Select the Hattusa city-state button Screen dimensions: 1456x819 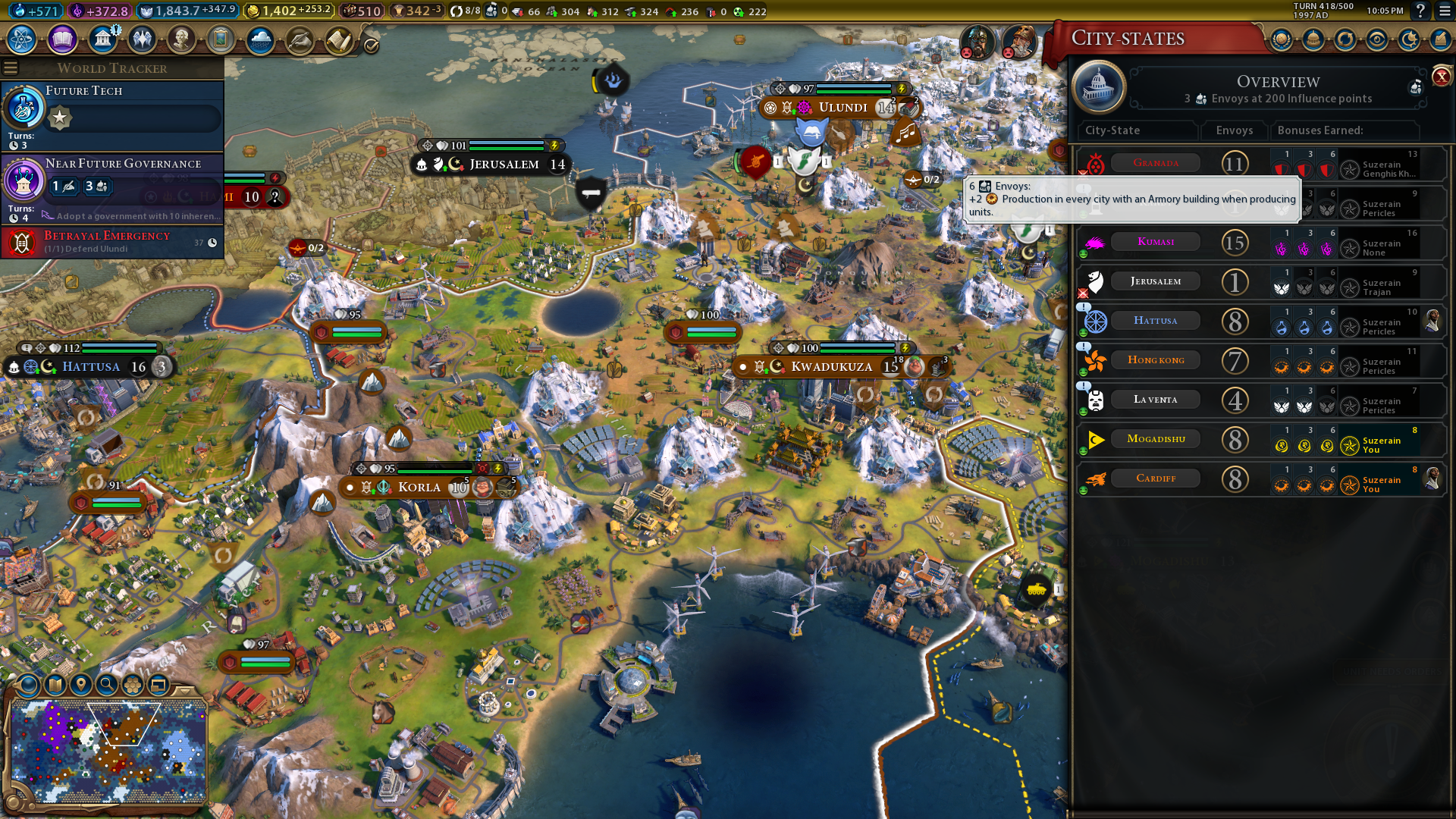coord(1155,321)
